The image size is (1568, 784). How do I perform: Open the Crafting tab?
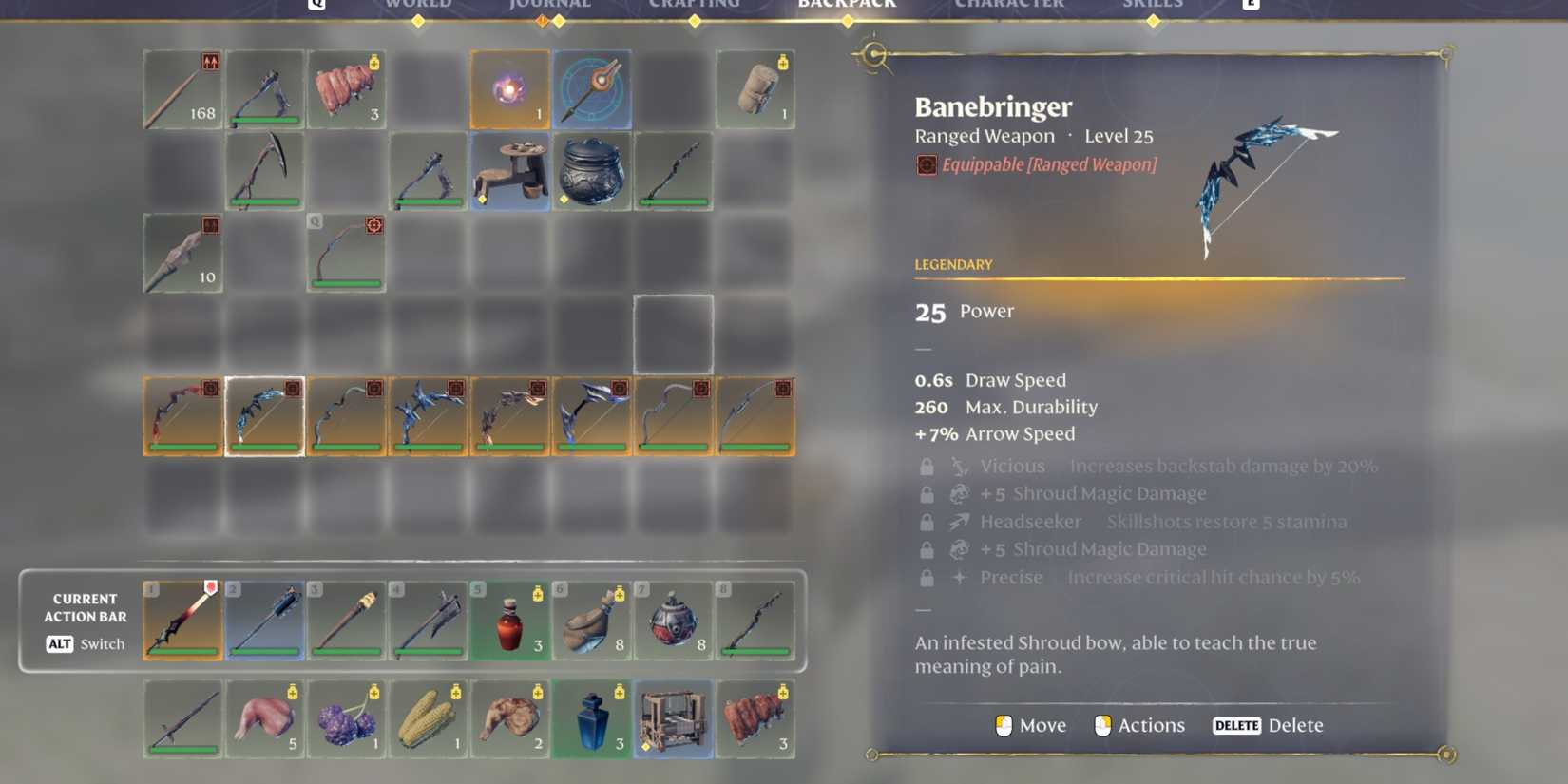tap(695, 6)
